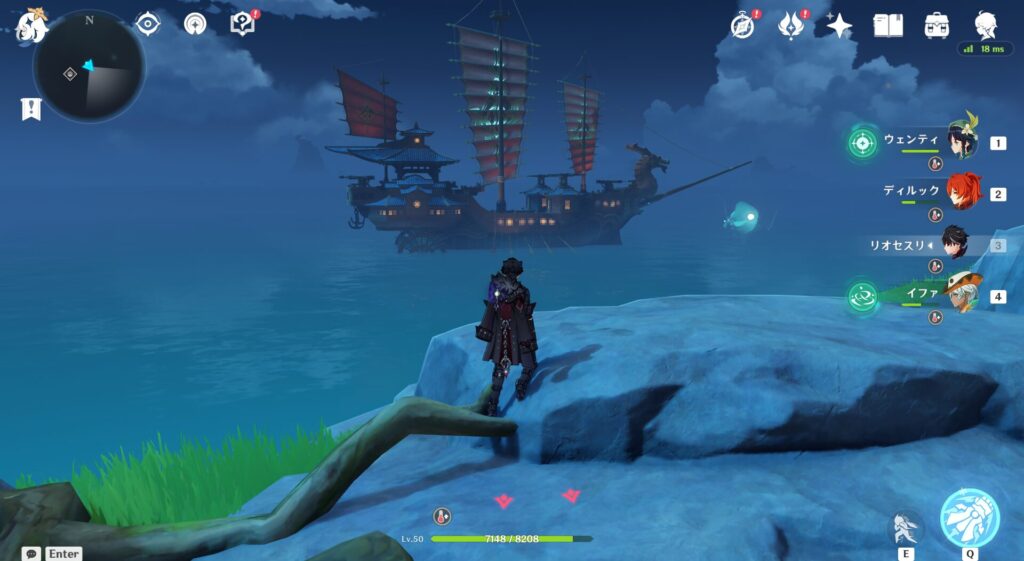This screenshot has height=561, width=1024.
Task: Open the wish star icon
Action: 839,26
